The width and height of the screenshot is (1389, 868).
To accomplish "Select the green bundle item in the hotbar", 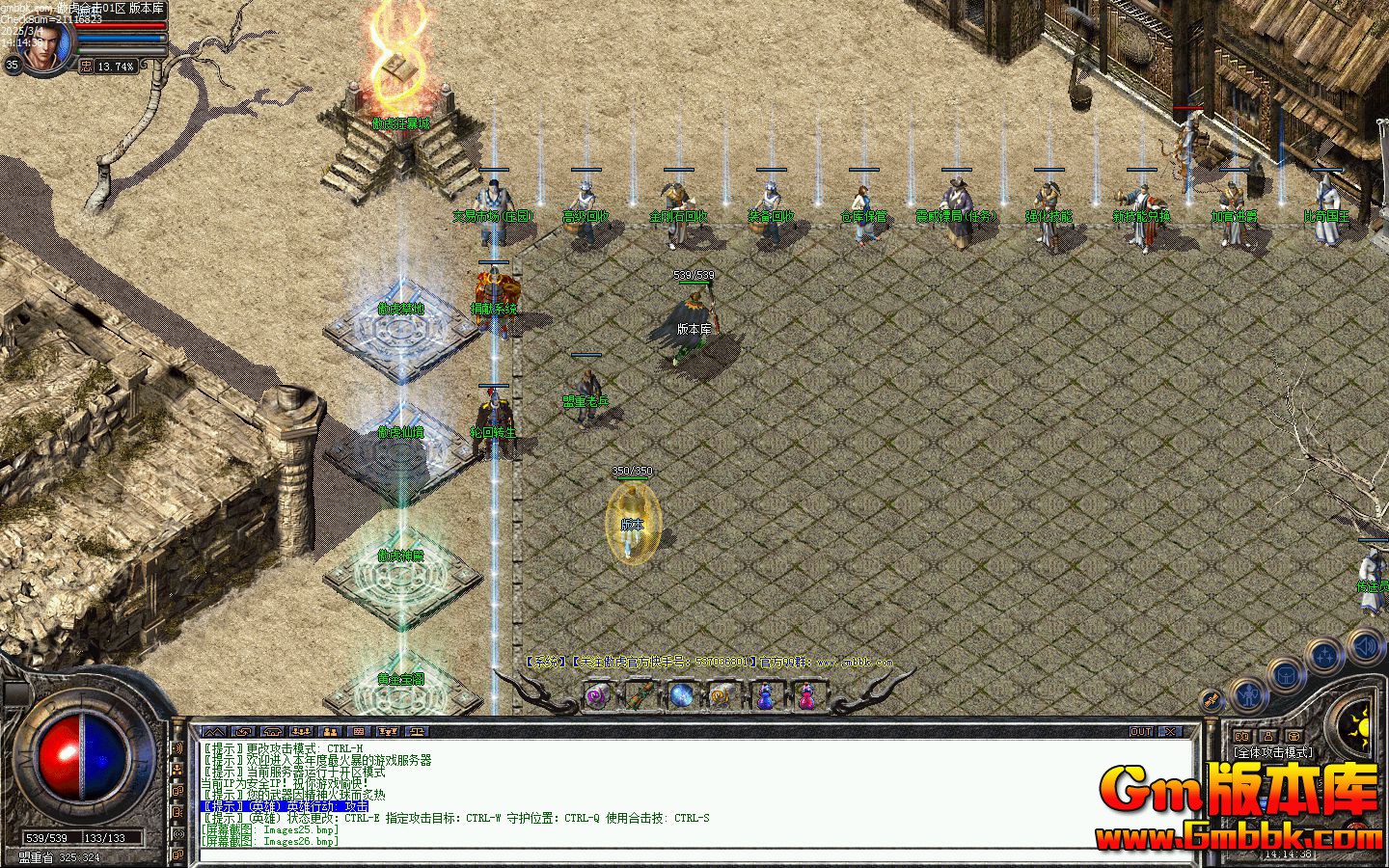I will click(x=640, y=694).
